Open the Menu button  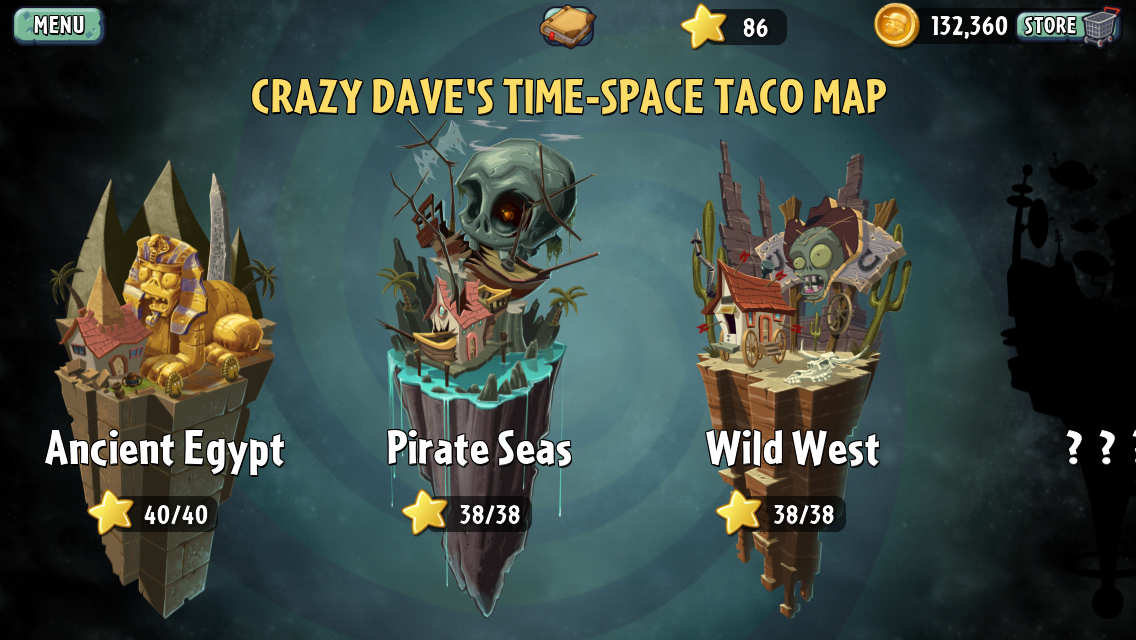(58, 25)
